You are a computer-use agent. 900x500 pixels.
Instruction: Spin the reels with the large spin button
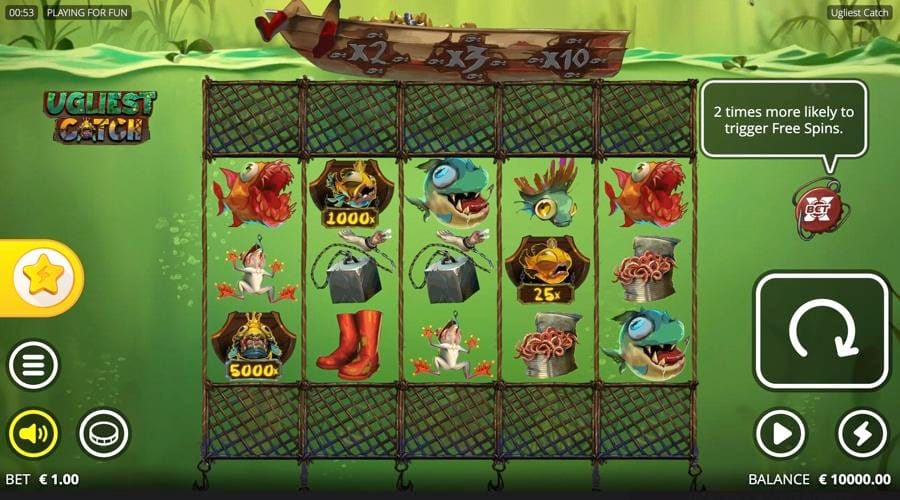click(x=821, y=331)
